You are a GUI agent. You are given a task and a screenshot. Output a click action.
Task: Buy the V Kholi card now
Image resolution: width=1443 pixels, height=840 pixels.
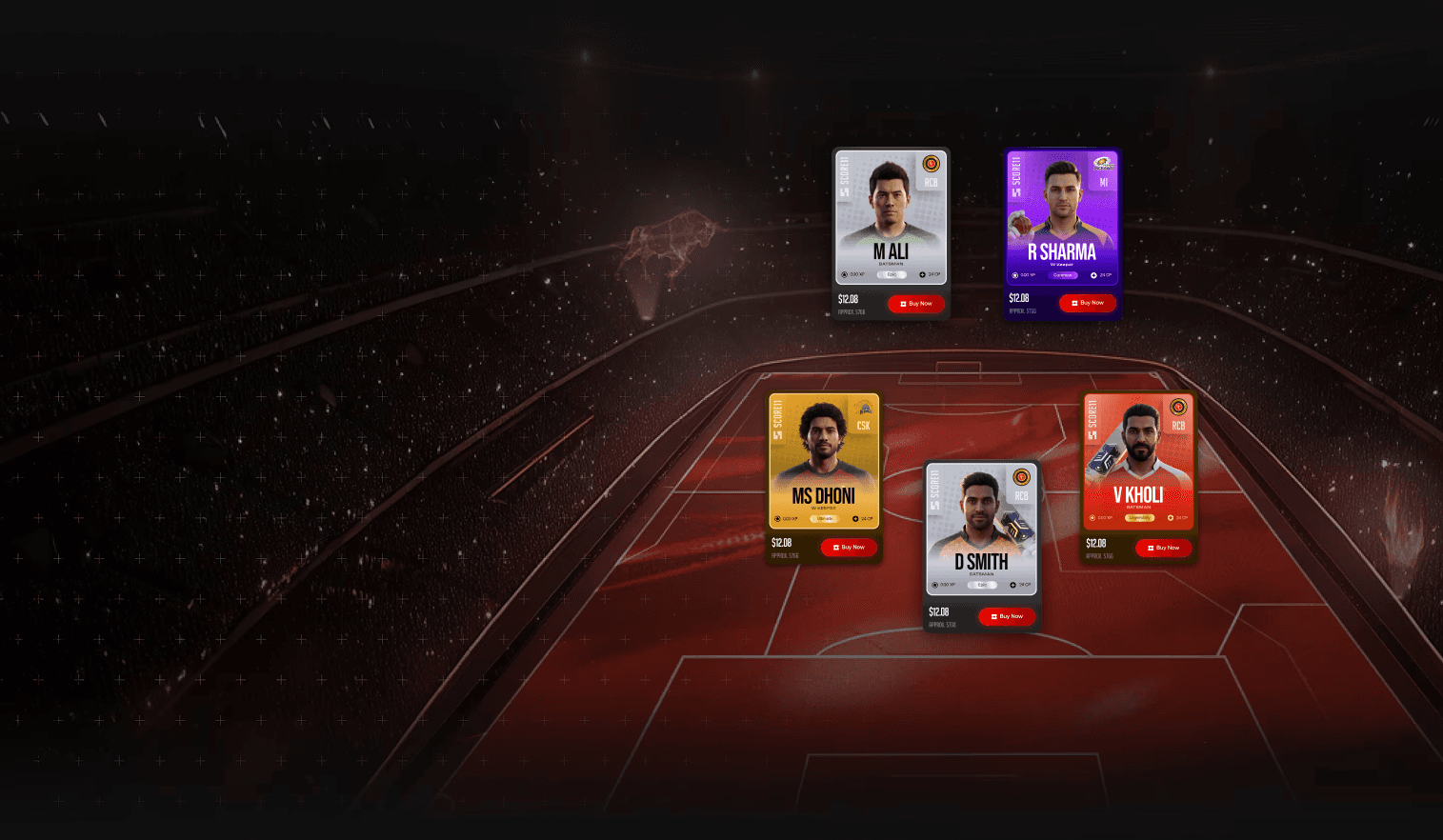pos(1163,548)
